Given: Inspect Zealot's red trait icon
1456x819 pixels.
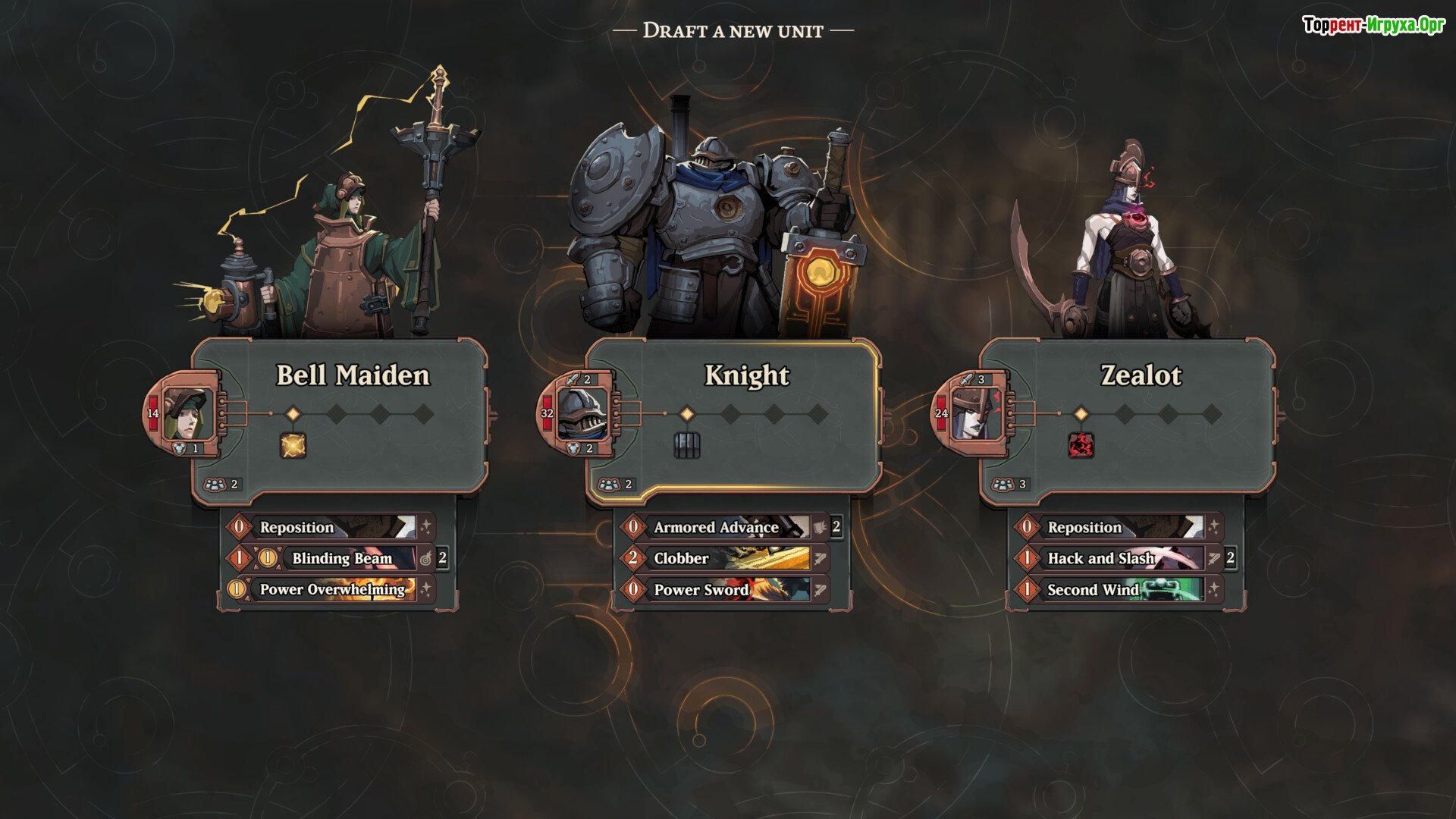Looking at the screenshot, I should [1081, 445].
